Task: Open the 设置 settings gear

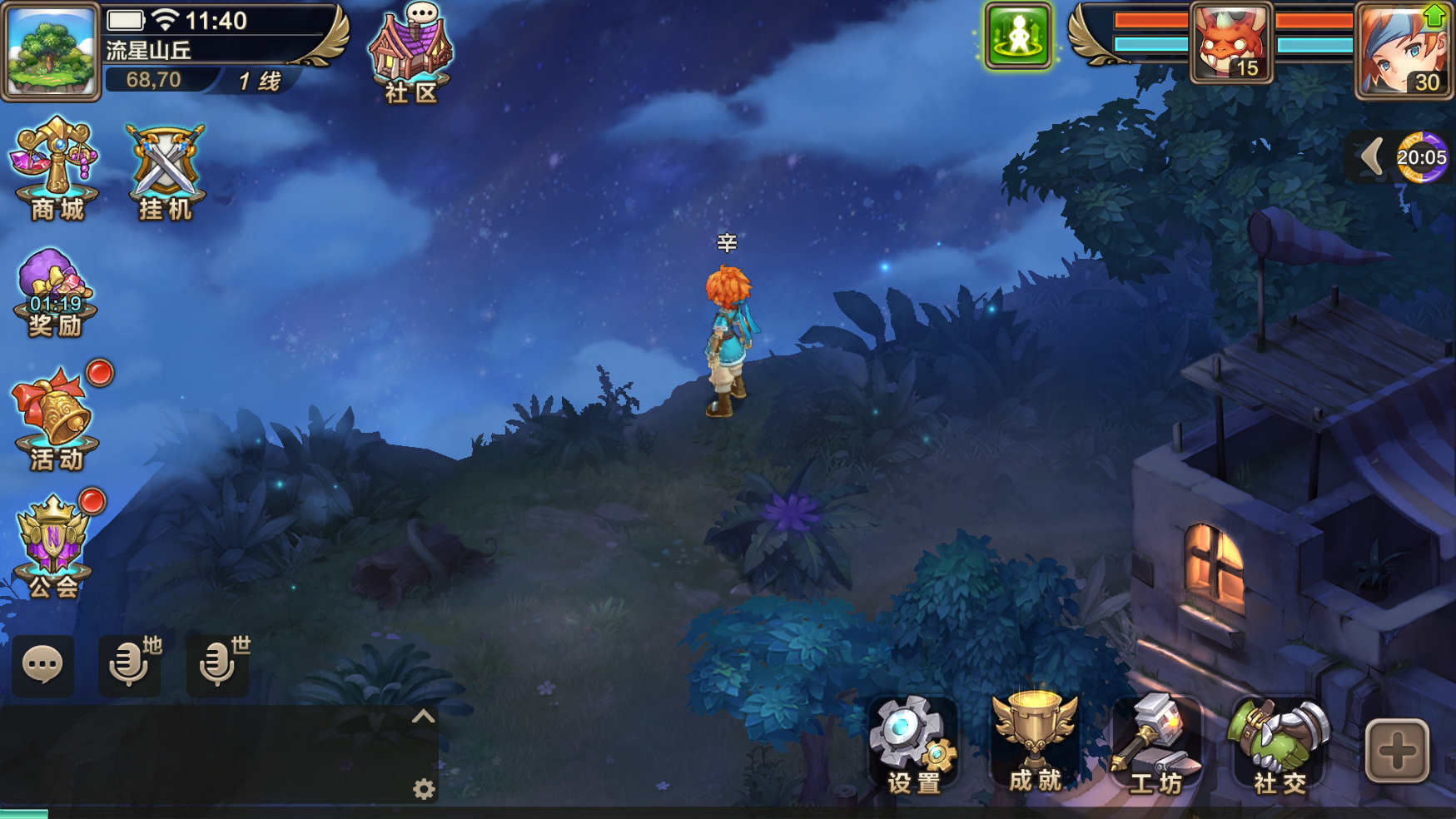Action: 912,743
